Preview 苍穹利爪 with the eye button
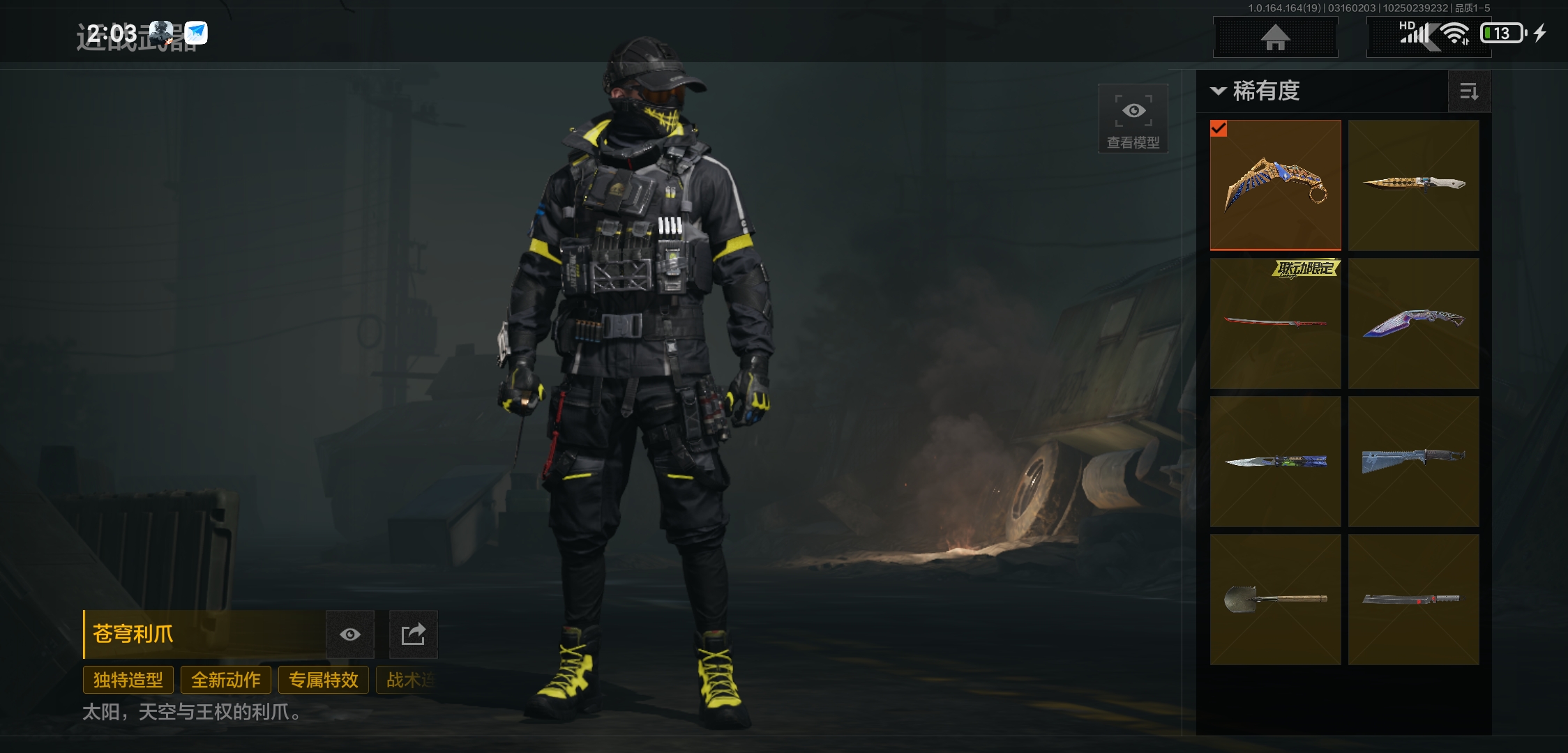 coord(350,634)
